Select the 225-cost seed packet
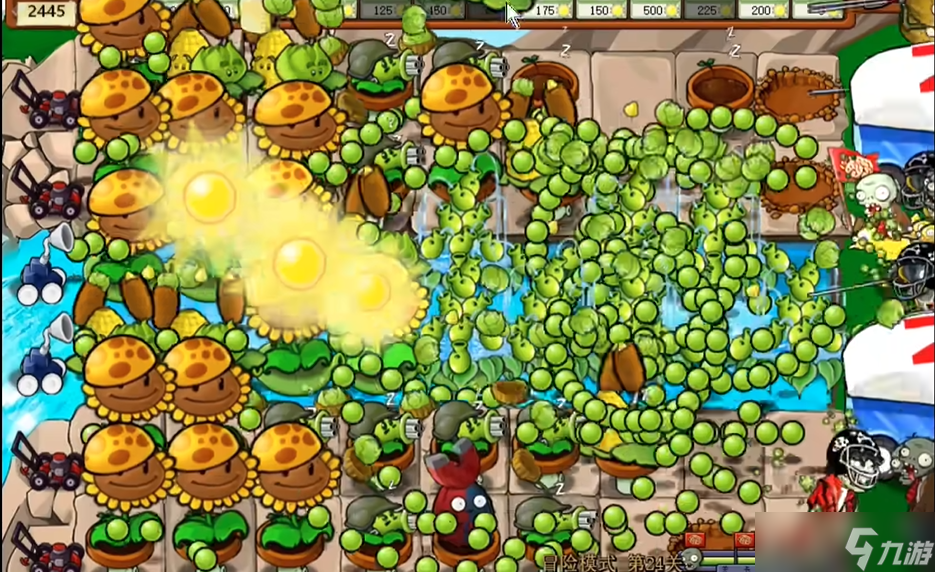 [712, 10]
